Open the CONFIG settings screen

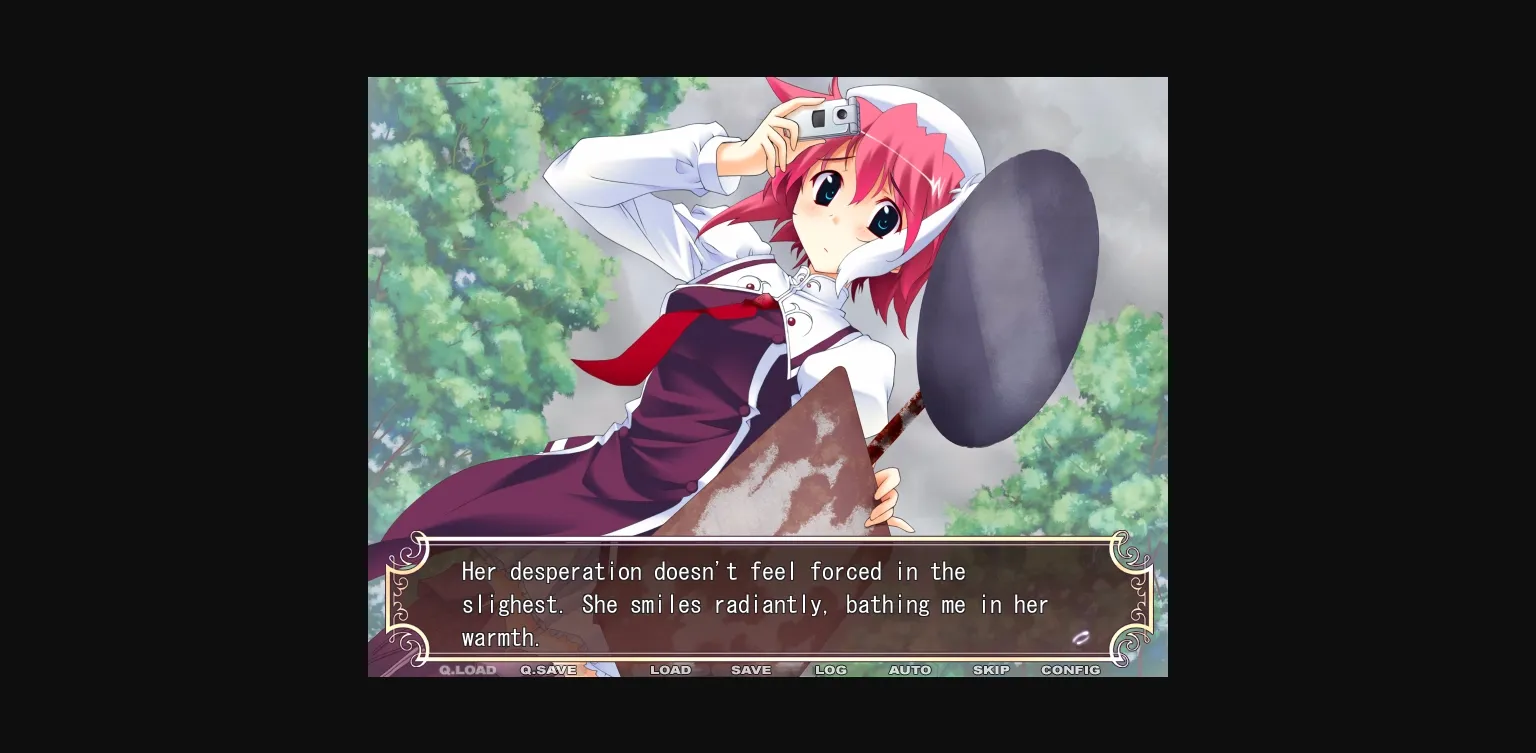click(1070, 670)
